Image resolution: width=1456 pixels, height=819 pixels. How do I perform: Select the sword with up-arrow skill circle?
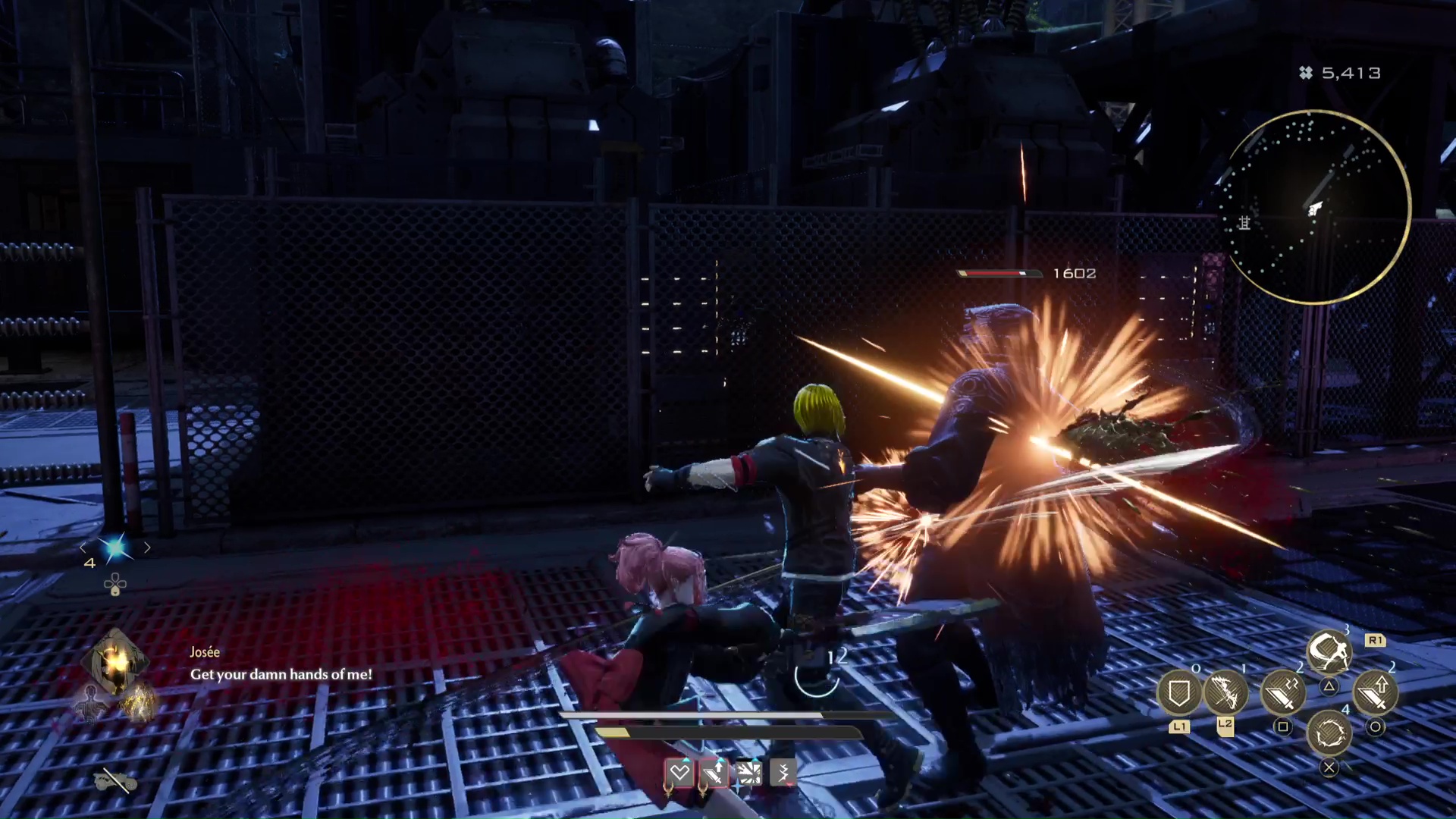click(x=1375, y=693)
